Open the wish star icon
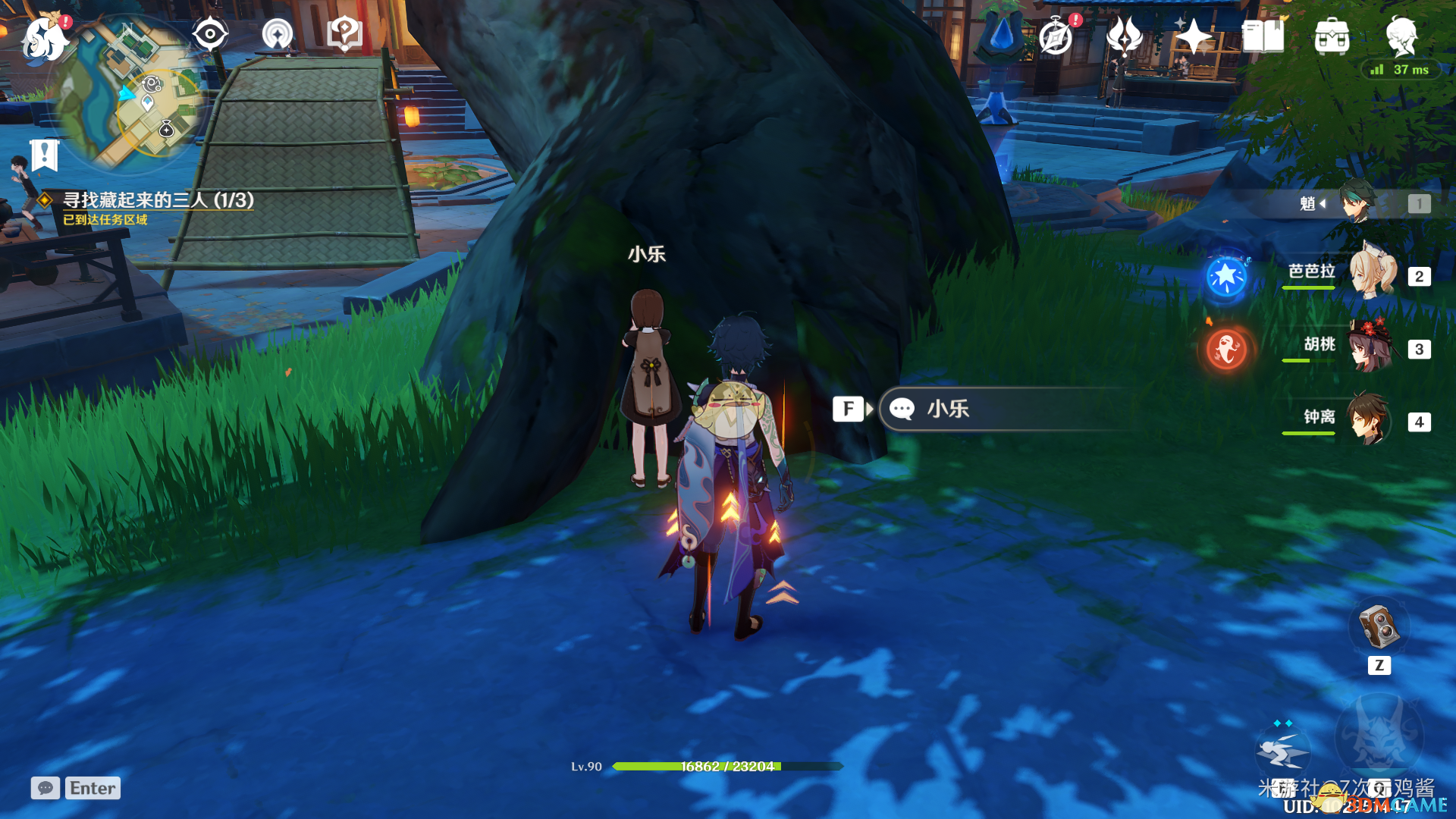 (1194, 36)
